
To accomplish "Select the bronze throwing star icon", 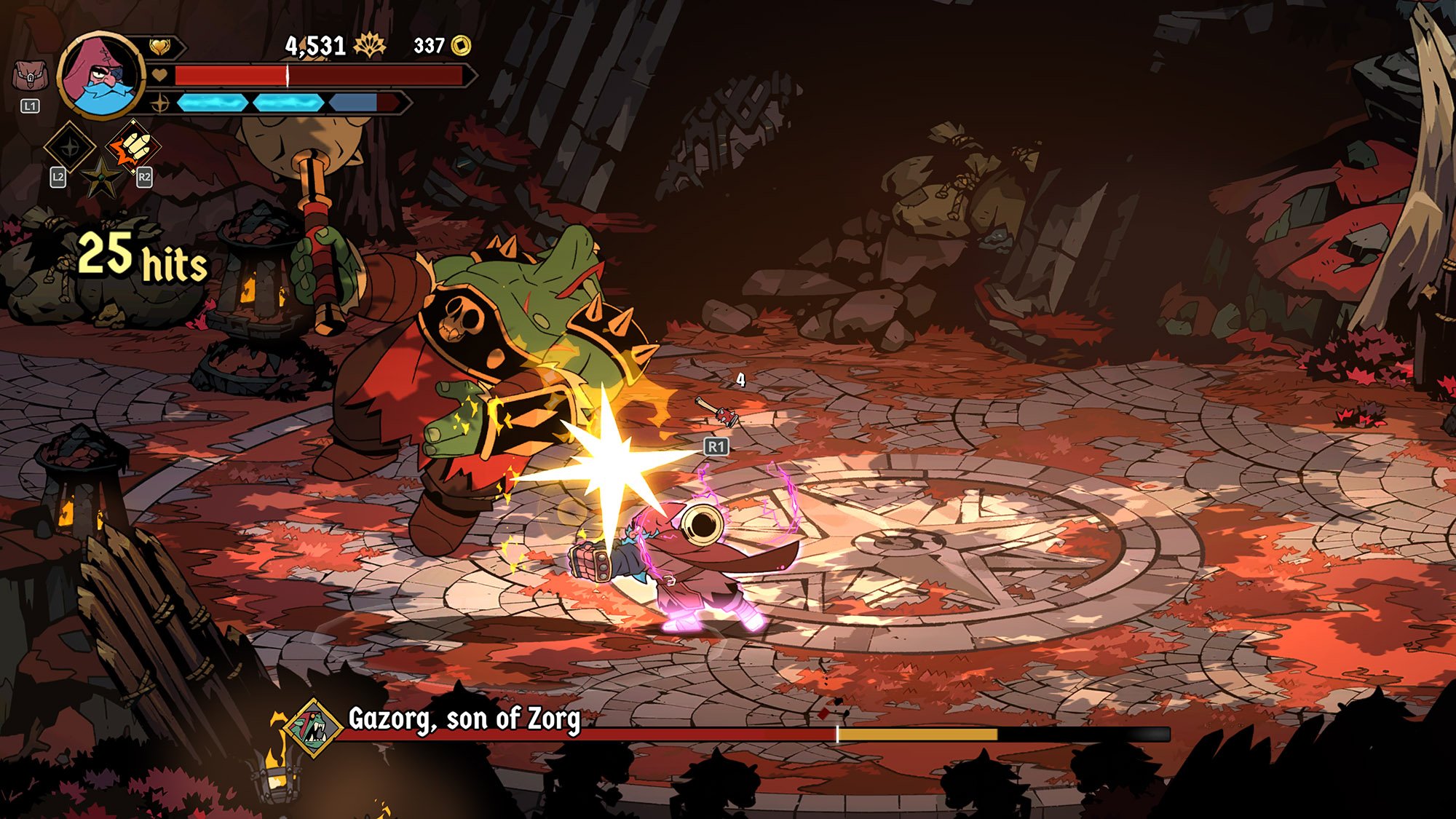I will [101, 177].
